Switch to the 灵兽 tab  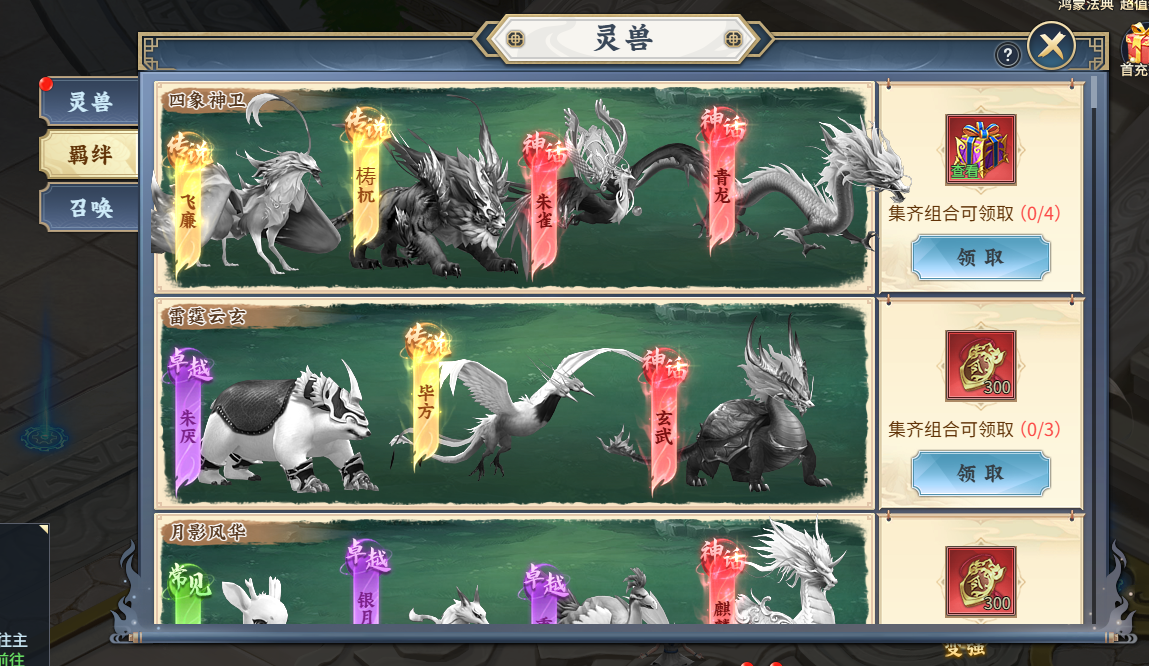[90, 102]
